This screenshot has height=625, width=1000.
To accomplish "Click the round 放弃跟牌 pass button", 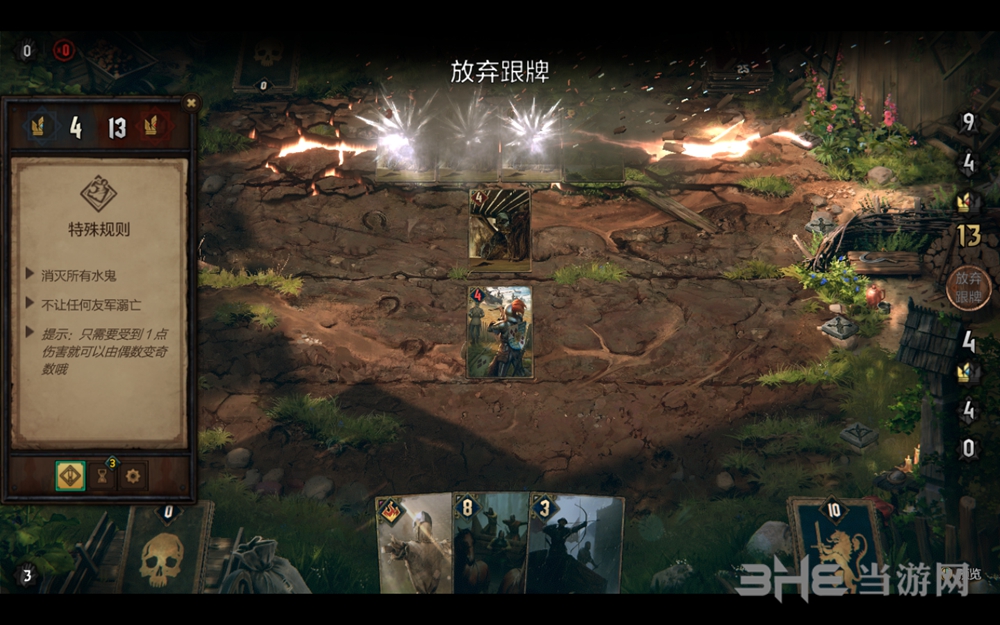I will click(x=967, y=288).
